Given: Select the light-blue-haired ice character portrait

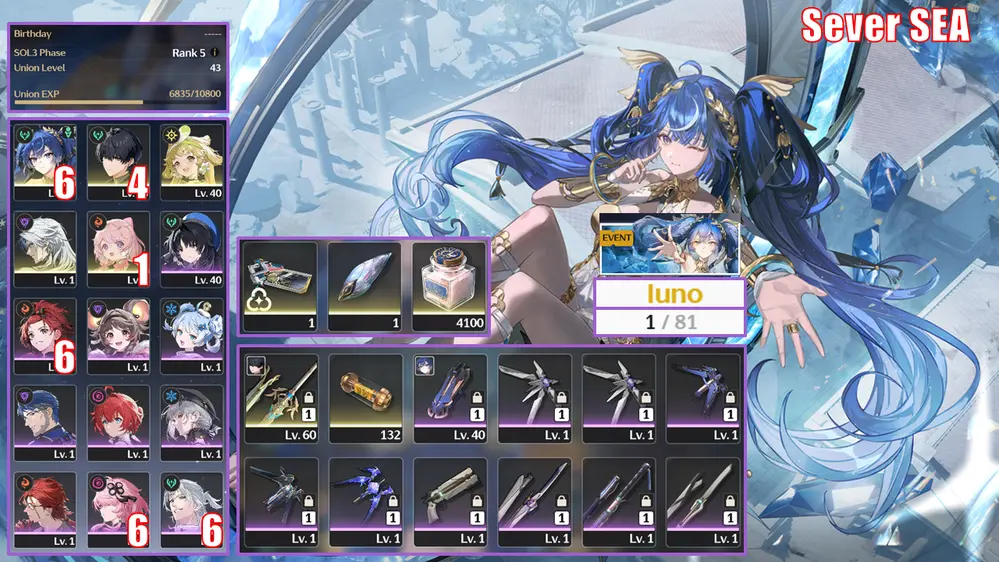Looking at the screenshot, I should point(193,335).
